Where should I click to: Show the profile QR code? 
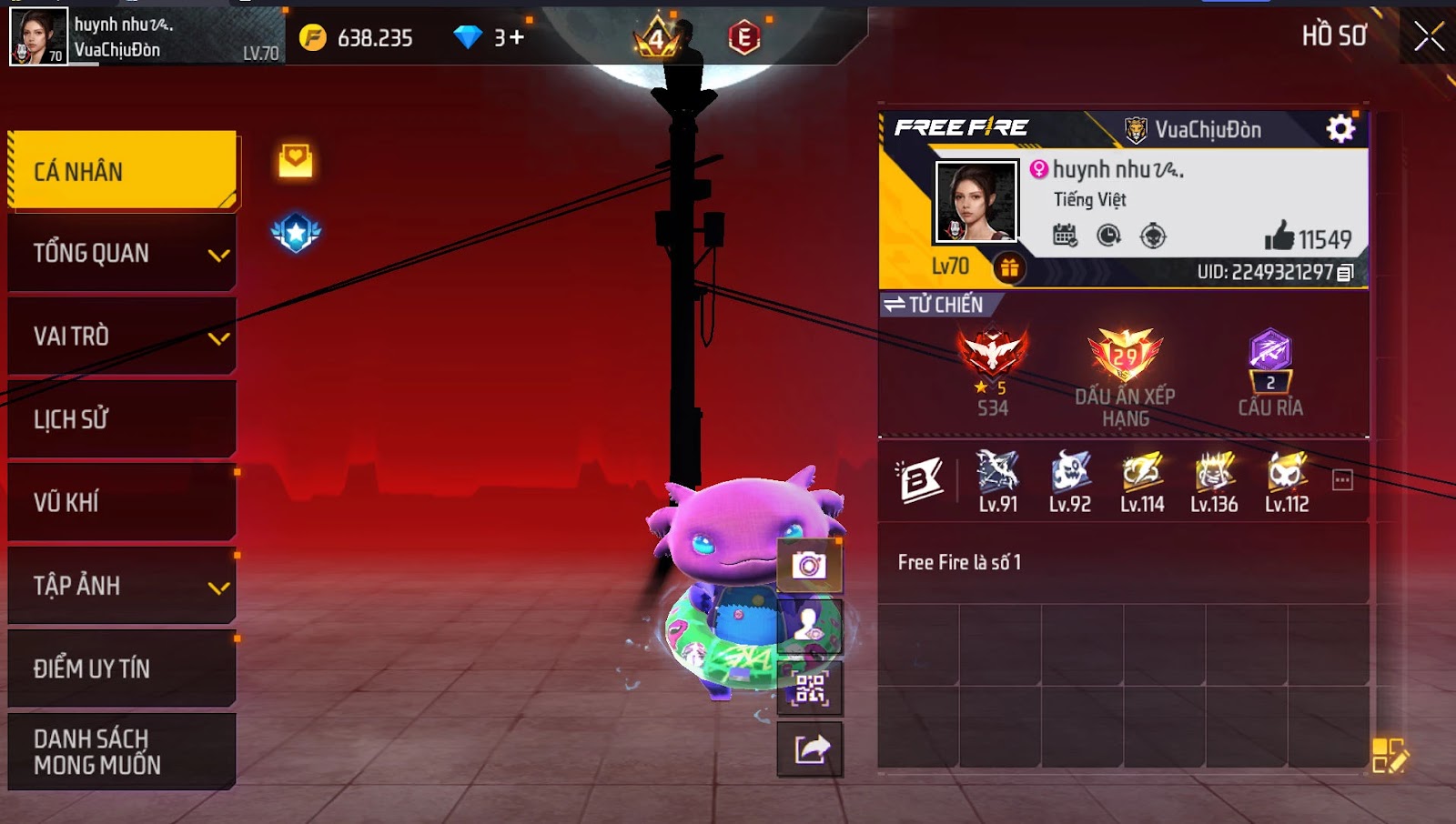click(x=809, y=688)
